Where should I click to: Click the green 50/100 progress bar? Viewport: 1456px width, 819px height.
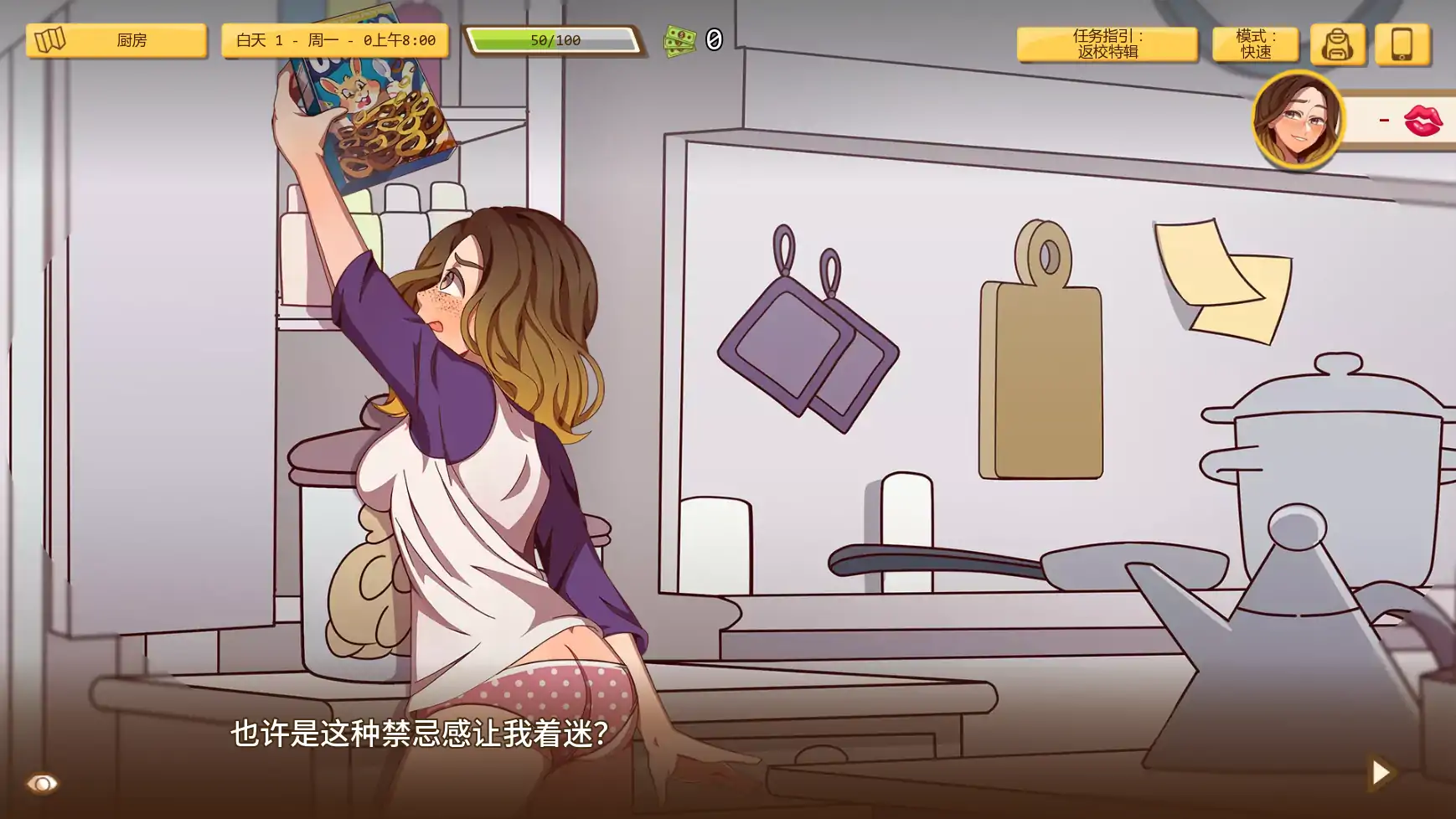click(x=553, y=37)
